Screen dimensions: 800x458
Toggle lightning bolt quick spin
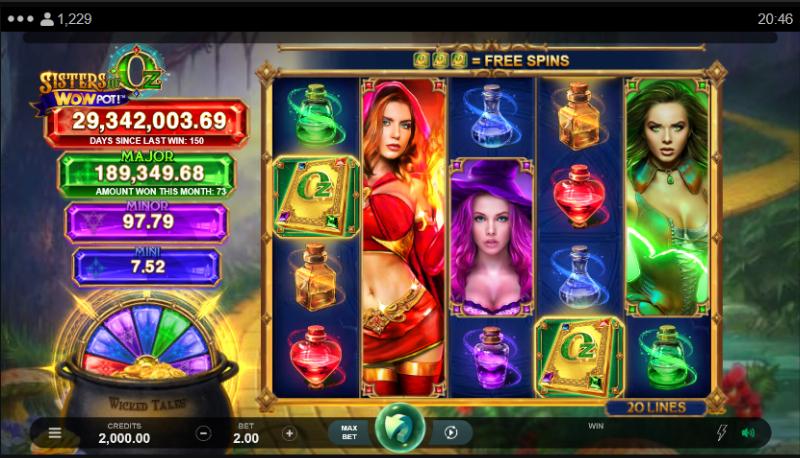click(722, 433)
